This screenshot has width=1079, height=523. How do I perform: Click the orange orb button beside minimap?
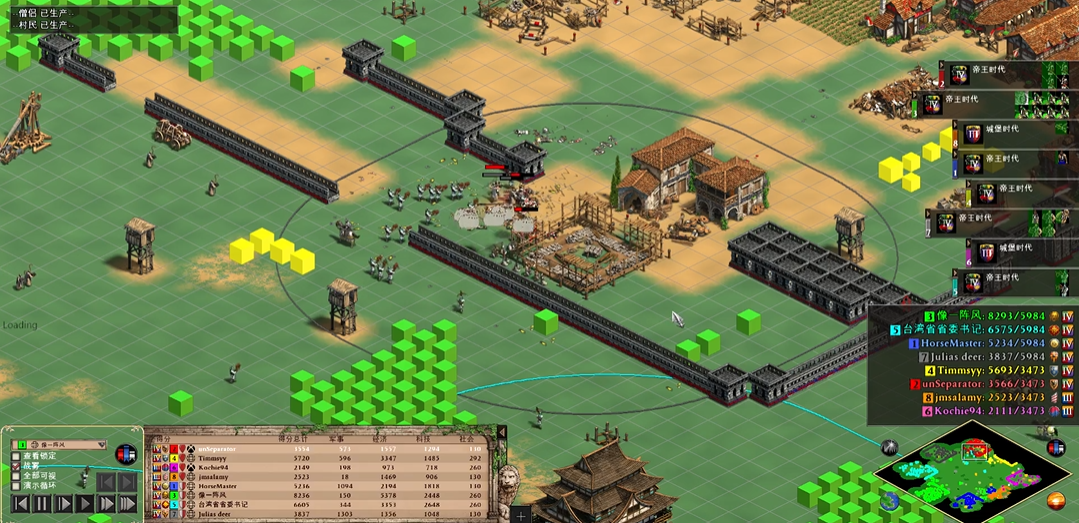tap(1056, 500)
